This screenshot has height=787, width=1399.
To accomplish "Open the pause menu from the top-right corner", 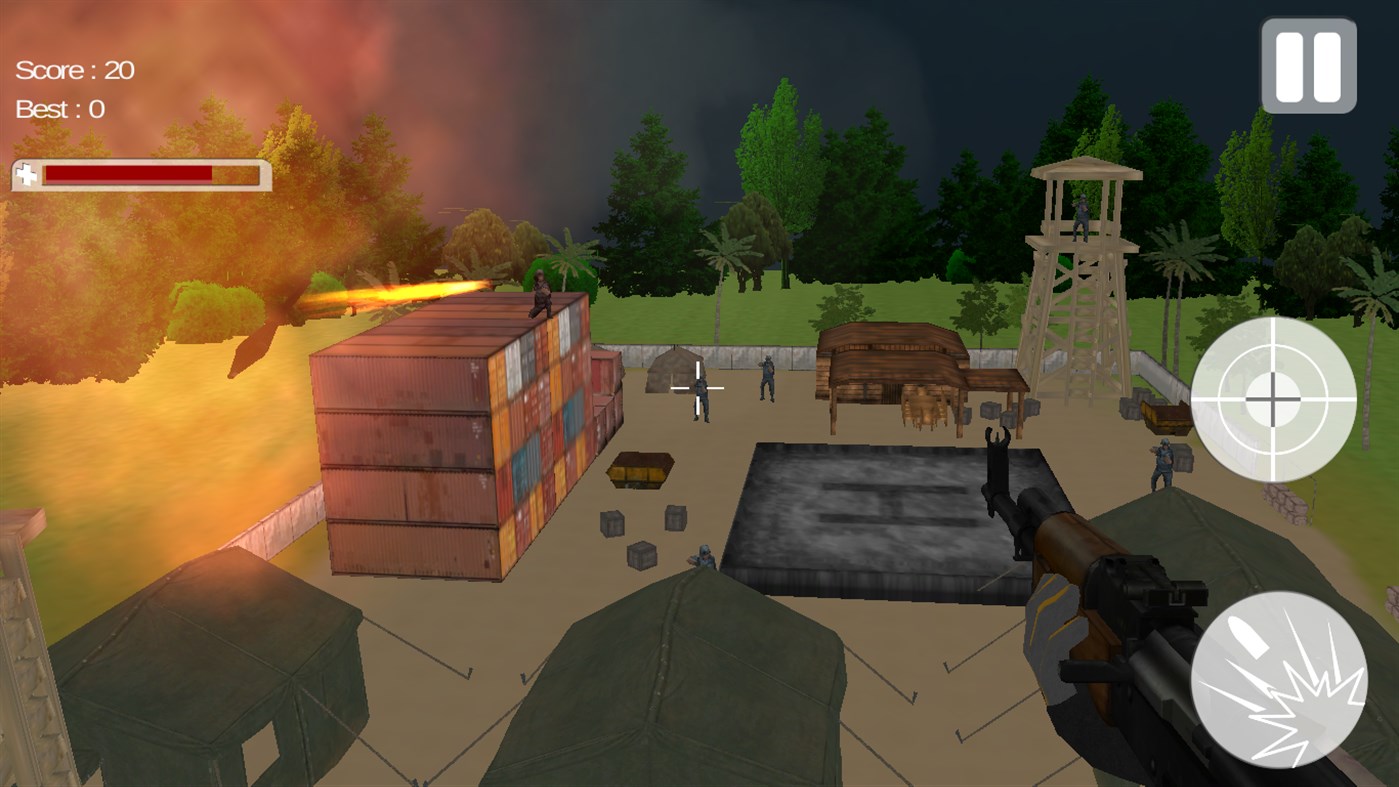I will (1307, 64).
